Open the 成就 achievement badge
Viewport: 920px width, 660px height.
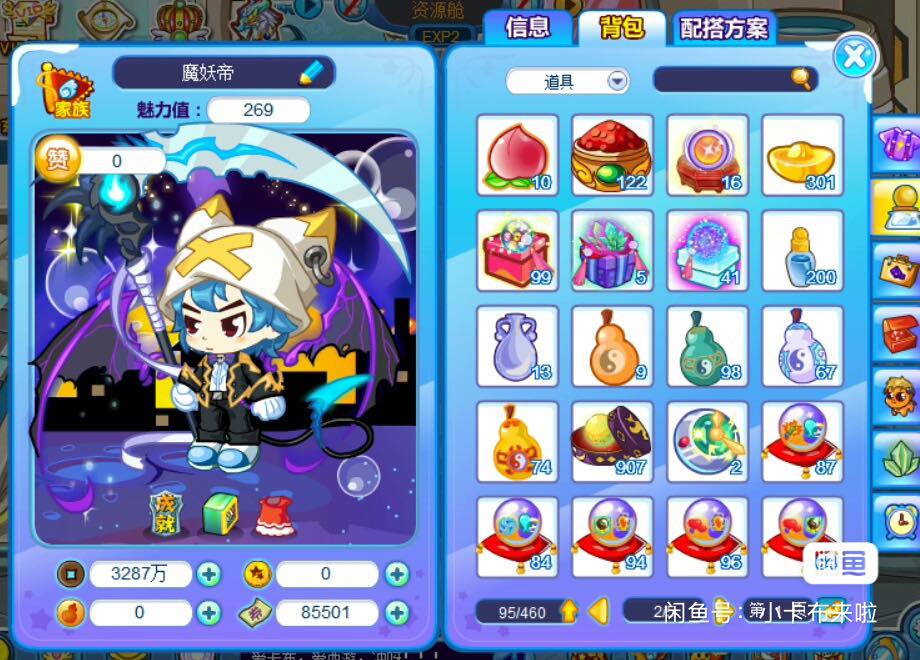(x=166, y=513)
